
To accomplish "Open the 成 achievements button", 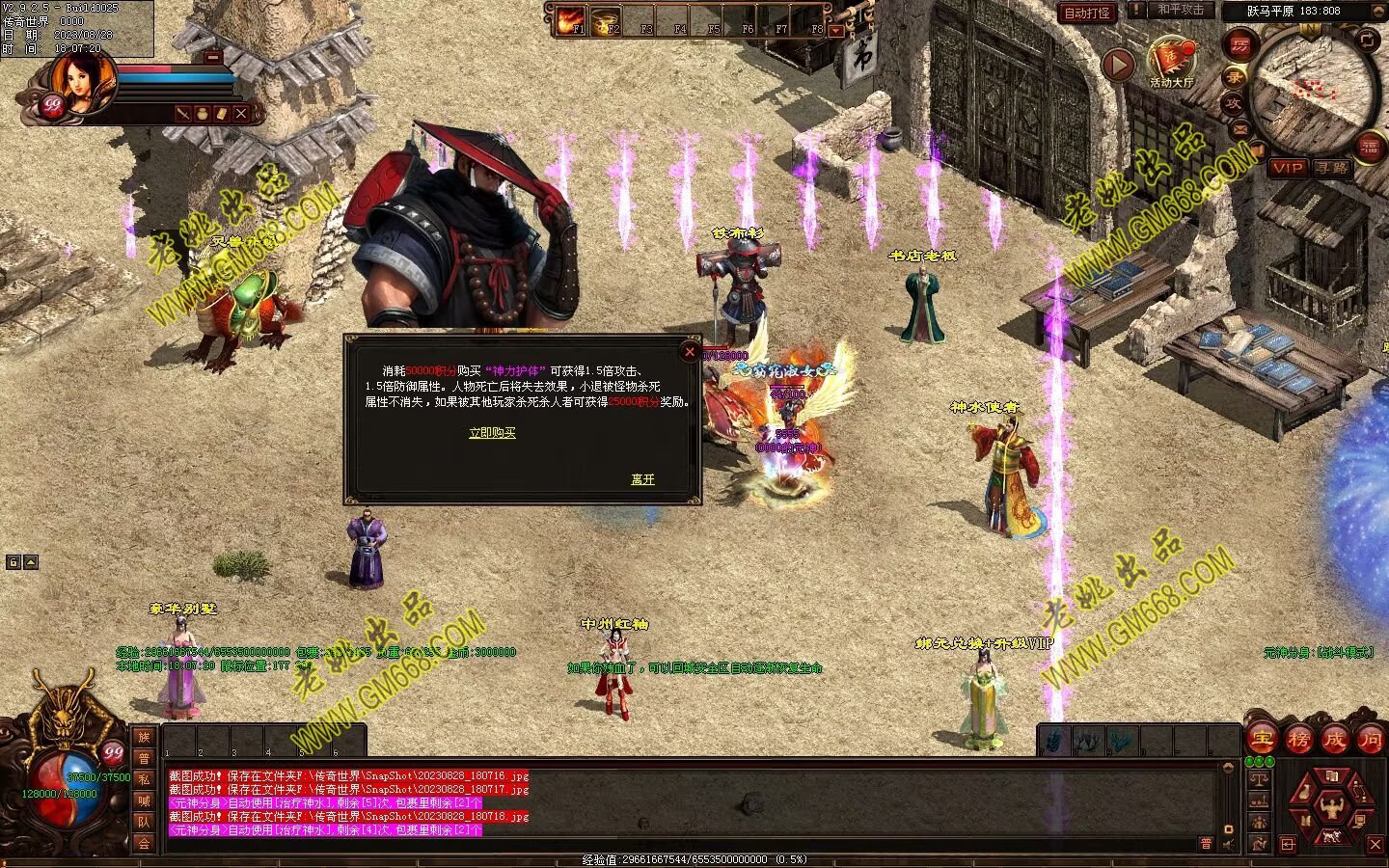I will [x=1334, y=740].
